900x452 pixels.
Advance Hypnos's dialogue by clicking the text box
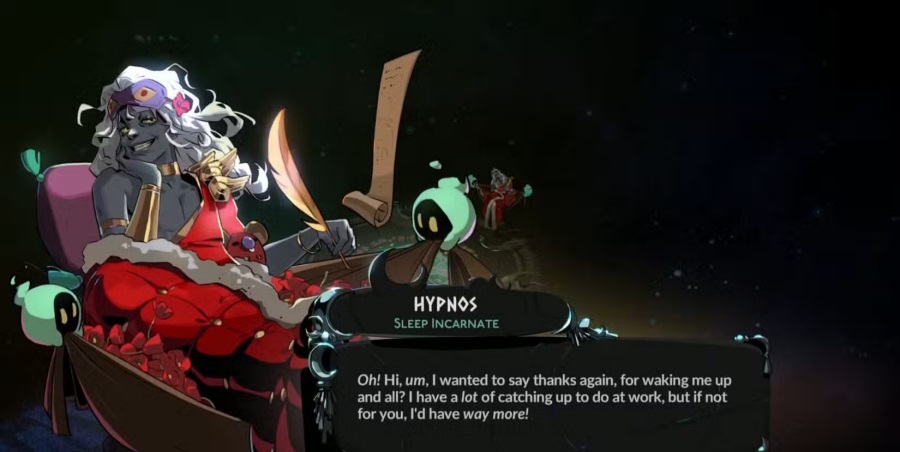pyautogui.click(x=545, y=397)
